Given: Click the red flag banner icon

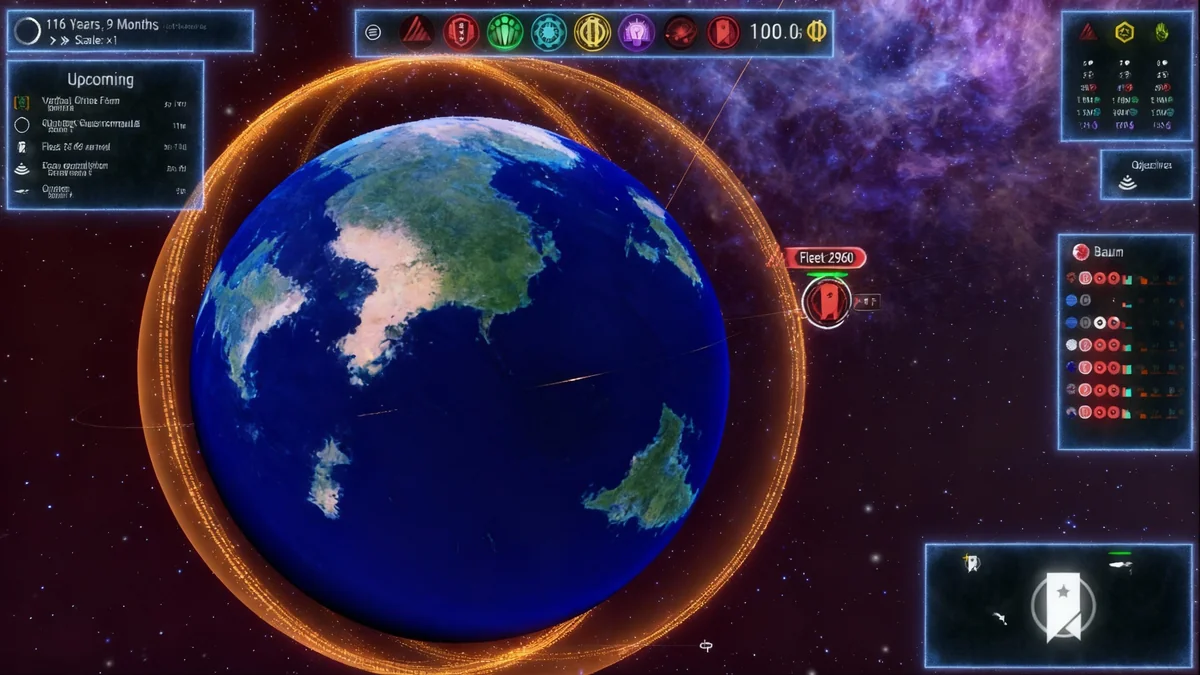Looking at the screenshot, I should click(722, 32).
